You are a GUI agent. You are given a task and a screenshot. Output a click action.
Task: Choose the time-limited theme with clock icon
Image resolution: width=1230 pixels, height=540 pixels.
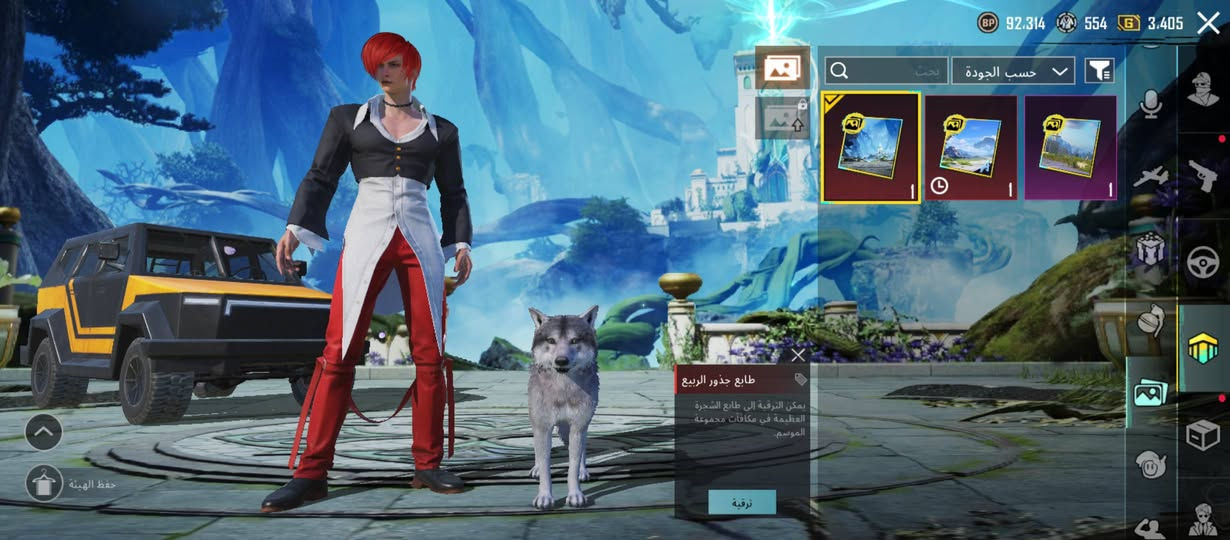click(x=970, y=147)
